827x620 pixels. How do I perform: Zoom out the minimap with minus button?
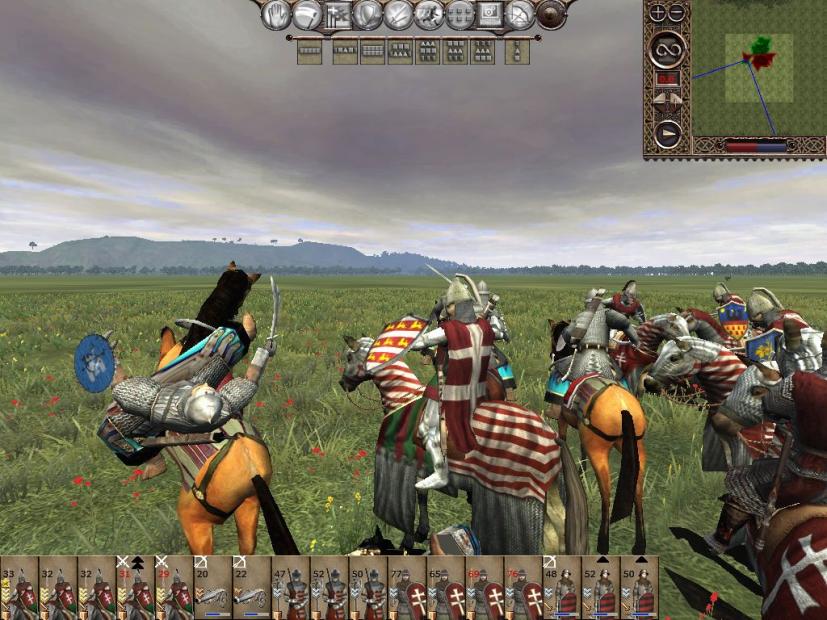(677, 13)
